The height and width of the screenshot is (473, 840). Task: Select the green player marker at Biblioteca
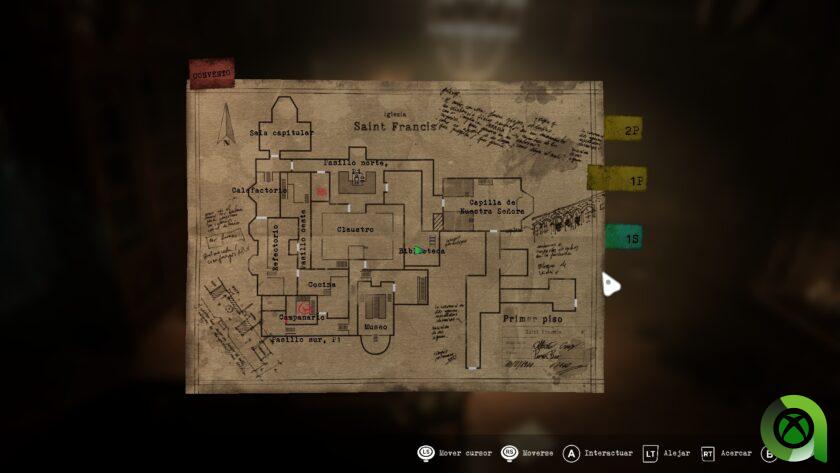click(419, 250)
